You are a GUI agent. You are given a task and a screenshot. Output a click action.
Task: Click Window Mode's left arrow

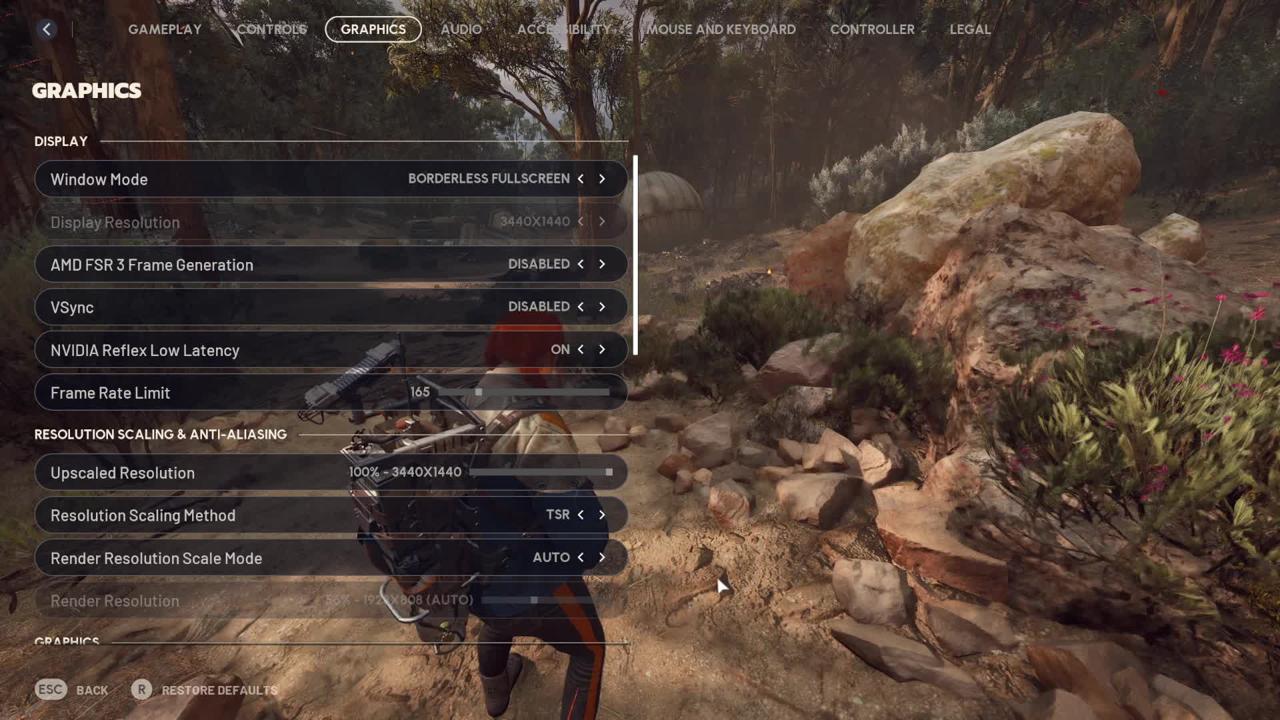point(580,179)
